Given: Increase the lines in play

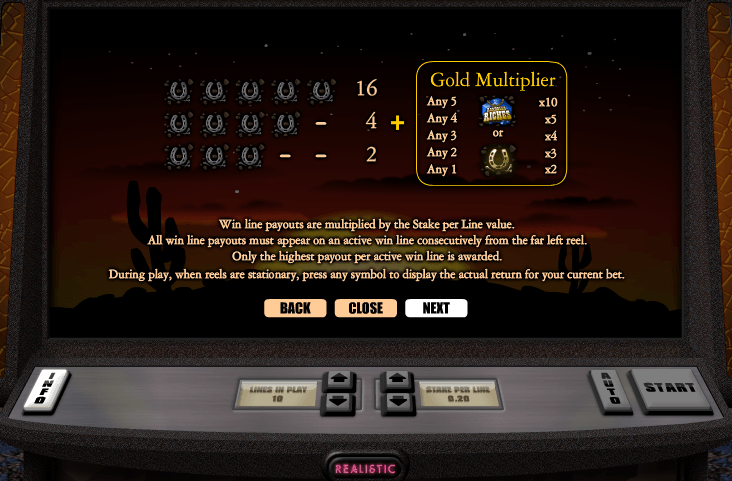Looking at the screenshot, I should pos(338,381).
